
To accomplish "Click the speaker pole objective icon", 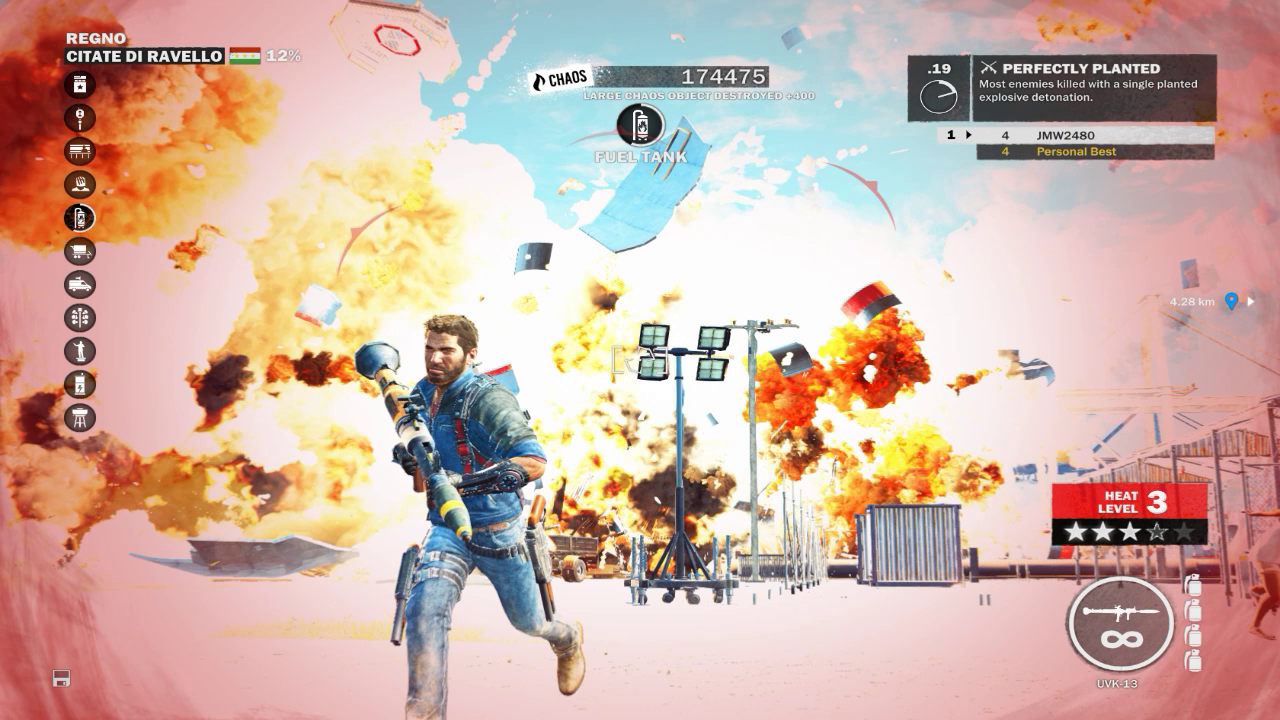I will point(80,118).
